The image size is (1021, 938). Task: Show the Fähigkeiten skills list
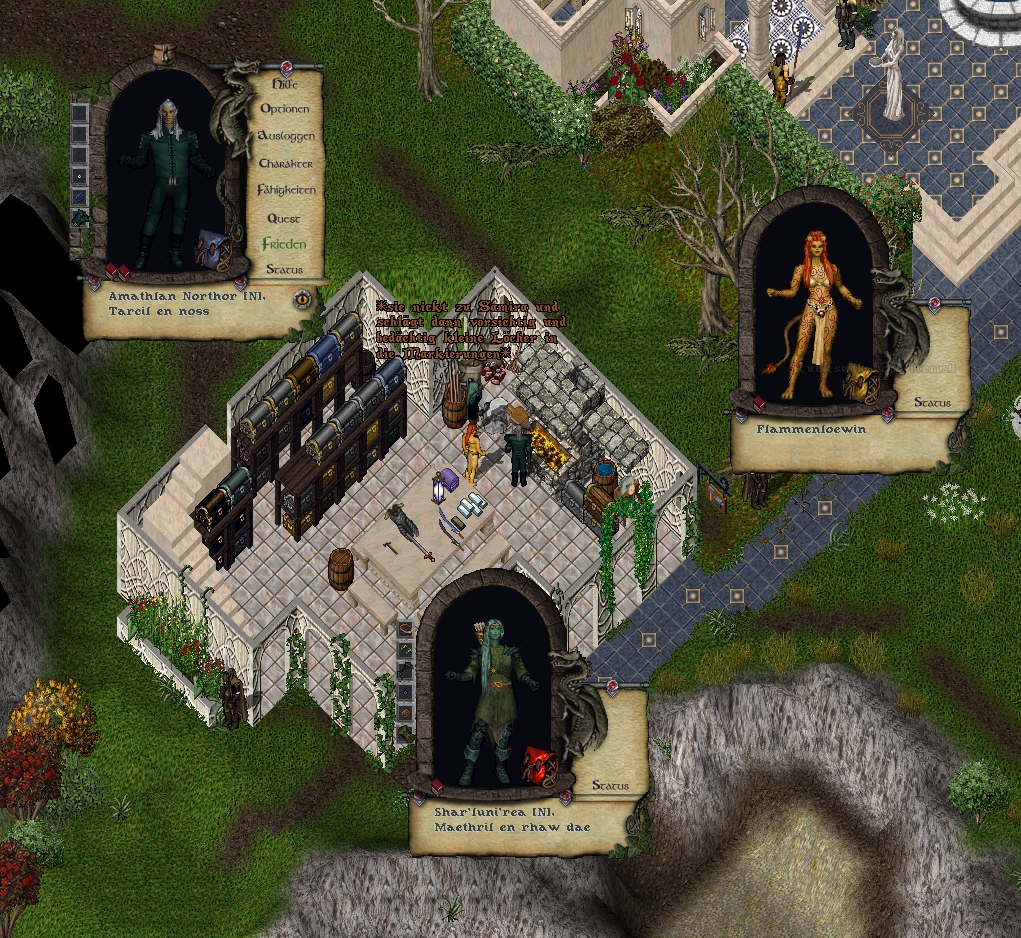(x=286, y=190)
